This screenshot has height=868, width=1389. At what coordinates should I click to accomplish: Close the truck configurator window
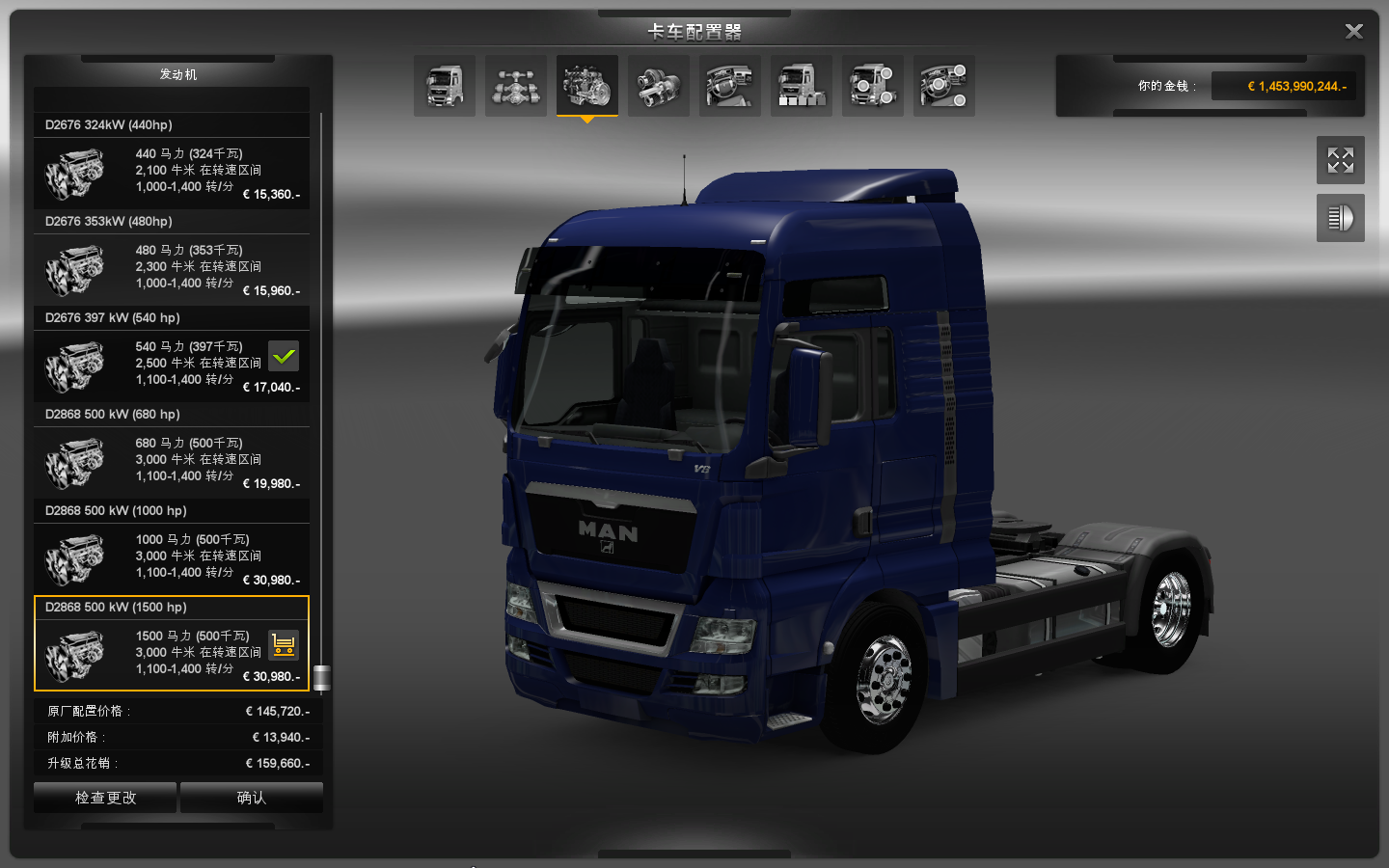point(1353,32)
